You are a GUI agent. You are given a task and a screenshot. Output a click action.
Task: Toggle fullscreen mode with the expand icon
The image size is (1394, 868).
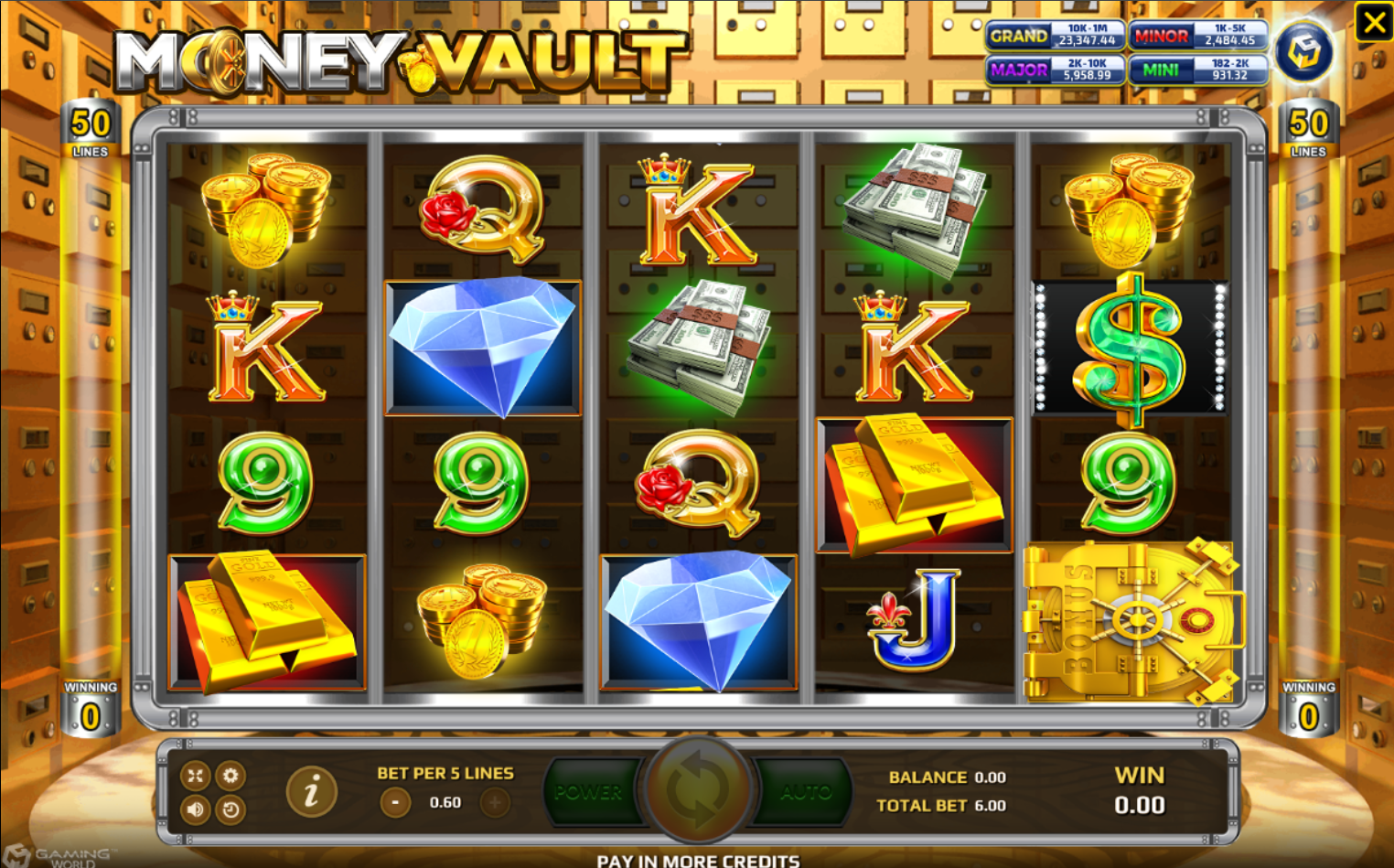[195, 776]
